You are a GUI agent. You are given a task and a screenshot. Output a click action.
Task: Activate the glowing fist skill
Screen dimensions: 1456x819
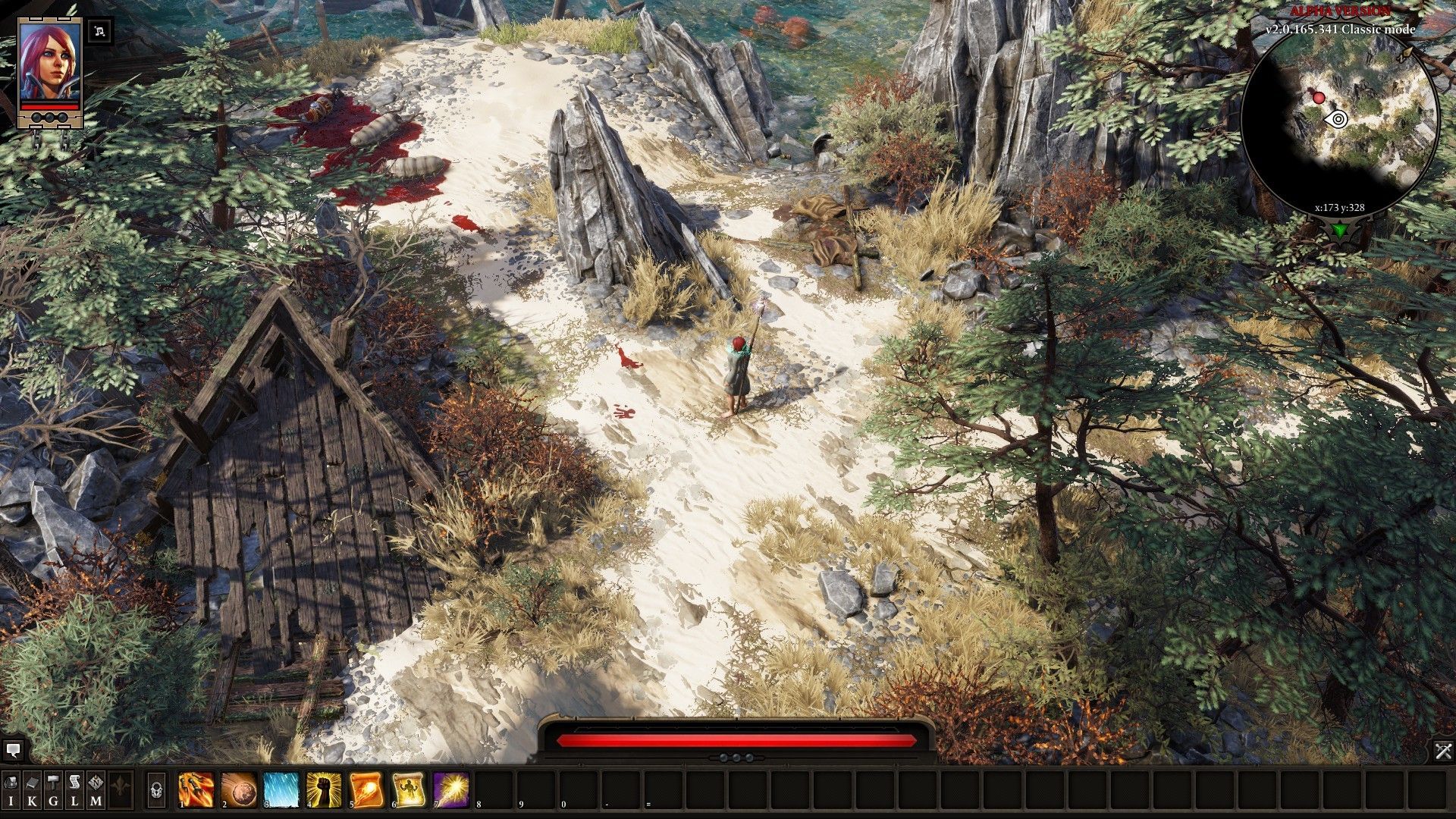tap(324, 789)
